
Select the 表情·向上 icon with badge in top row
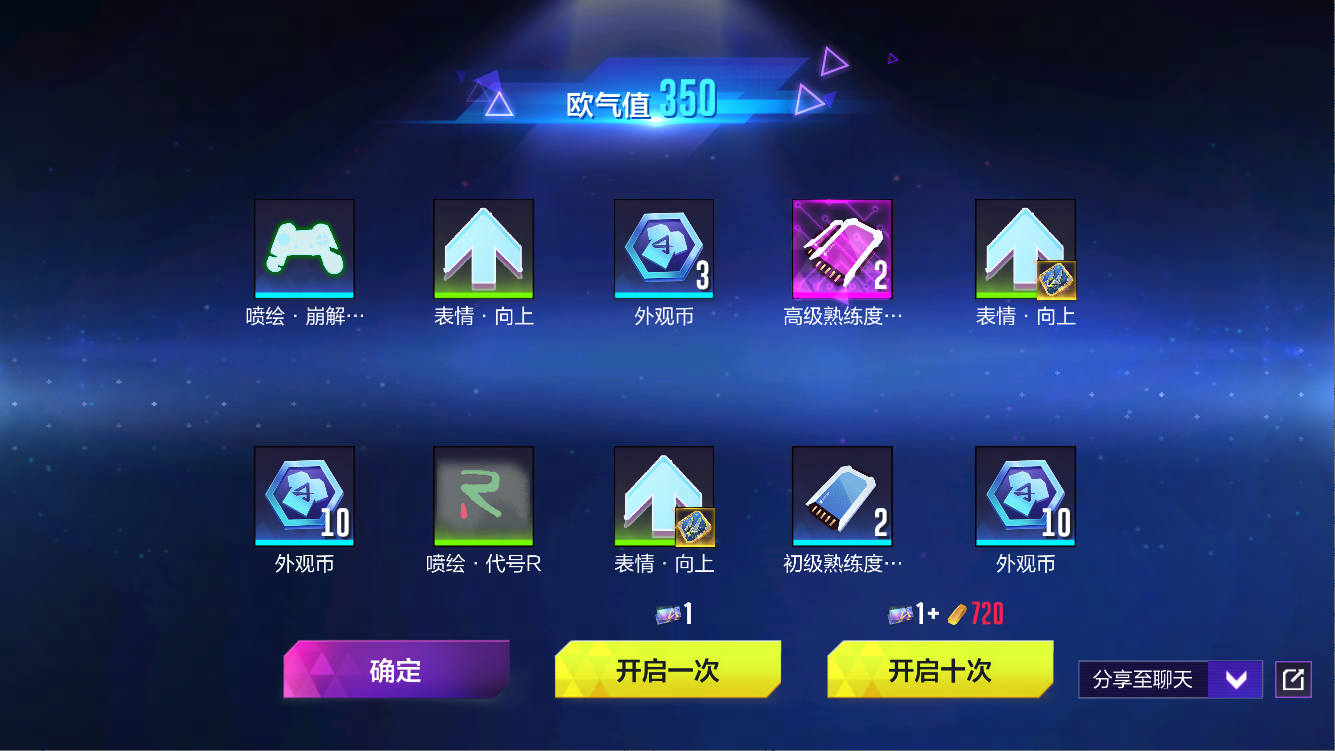tap(1025, 248)
